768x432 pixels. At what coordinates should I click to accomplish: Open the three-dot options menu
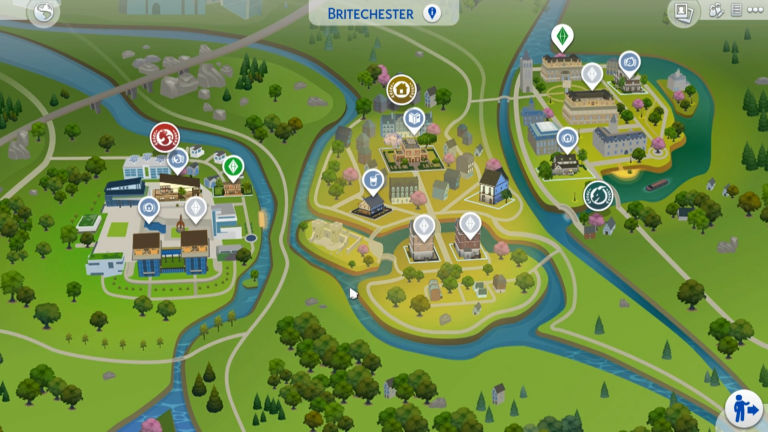[755, 12]
